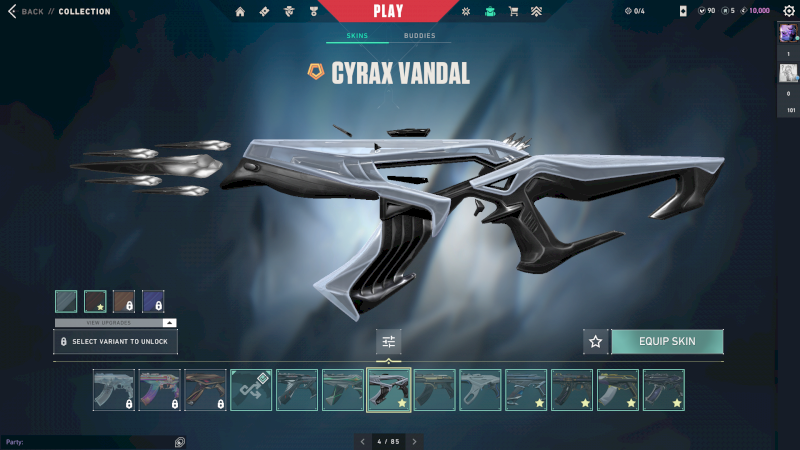The width and height of the screenshot is (800, 450).
Task: Pick the rainbow-colored locked Vandal skin
Action: (x=159, y=390)
